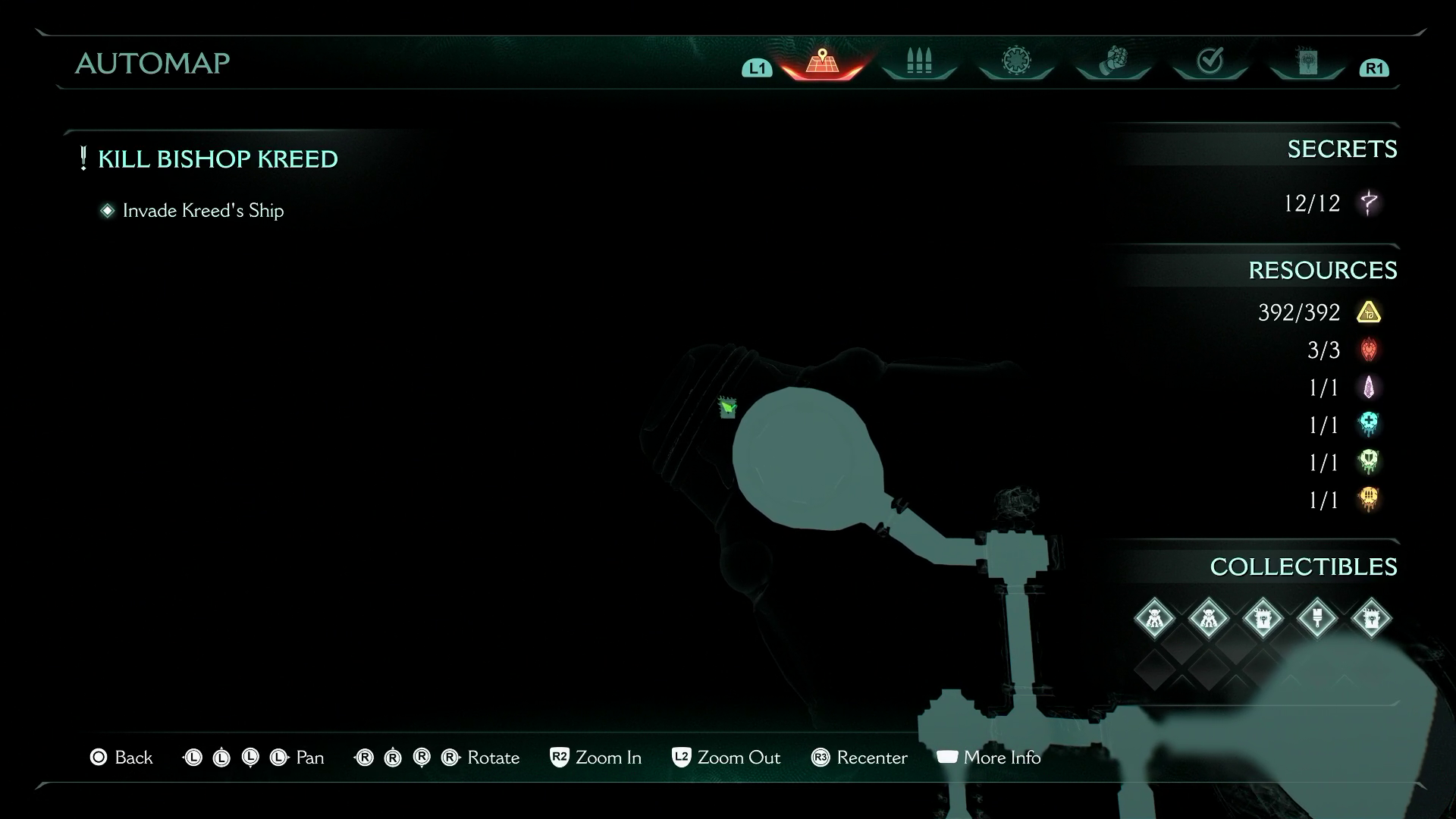Open the rightmost codex tab
Viewport: 1456px width, 819px height.
[x=1306, y=61]
